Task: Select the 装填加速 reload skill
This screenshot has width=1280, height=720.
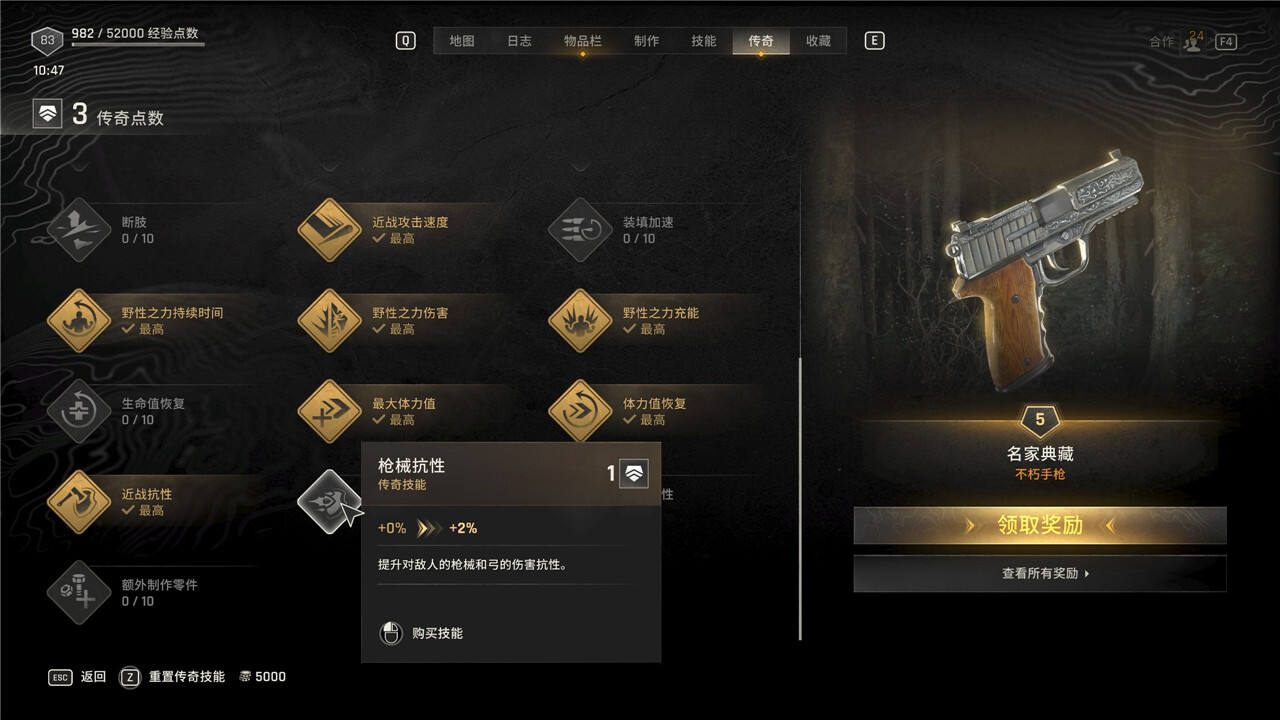Action: [580, 230]
